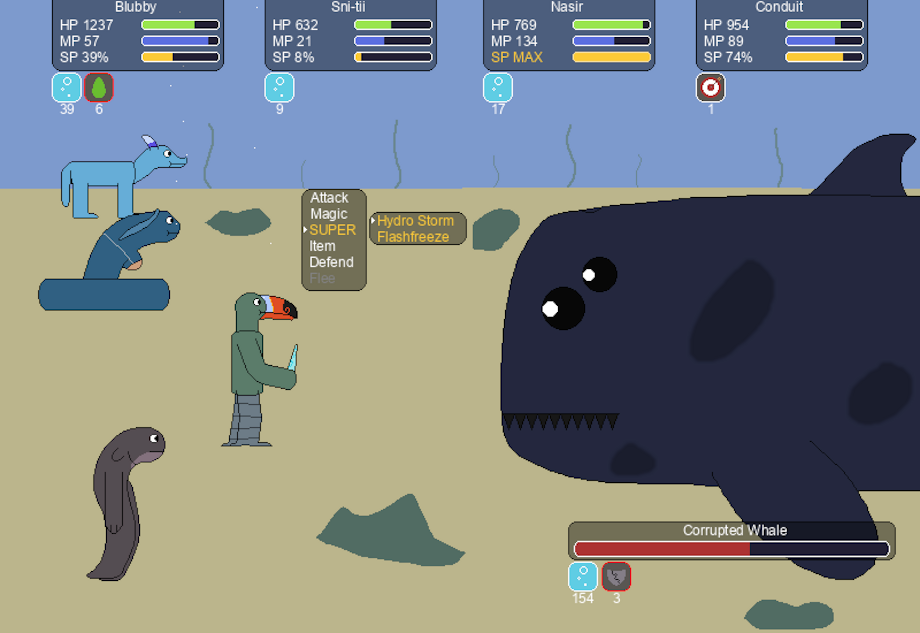Select the Attack command

tap(329, 198)
